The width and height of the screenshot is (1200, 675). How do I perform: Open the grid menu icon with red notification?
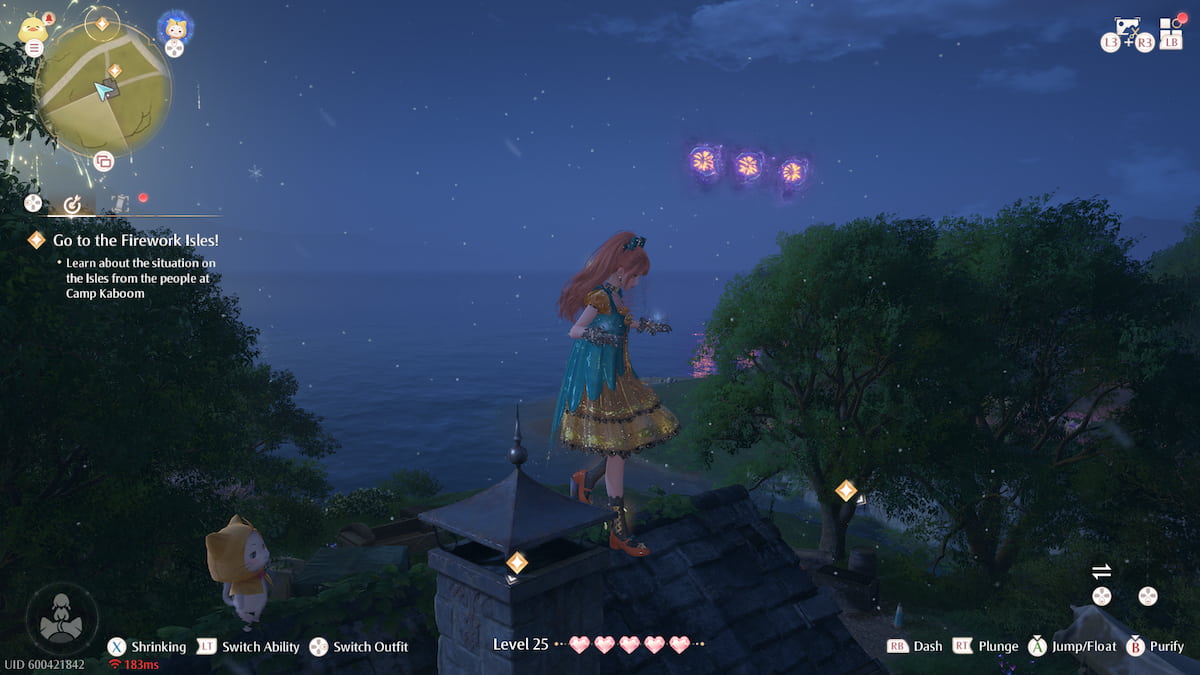1171,28
